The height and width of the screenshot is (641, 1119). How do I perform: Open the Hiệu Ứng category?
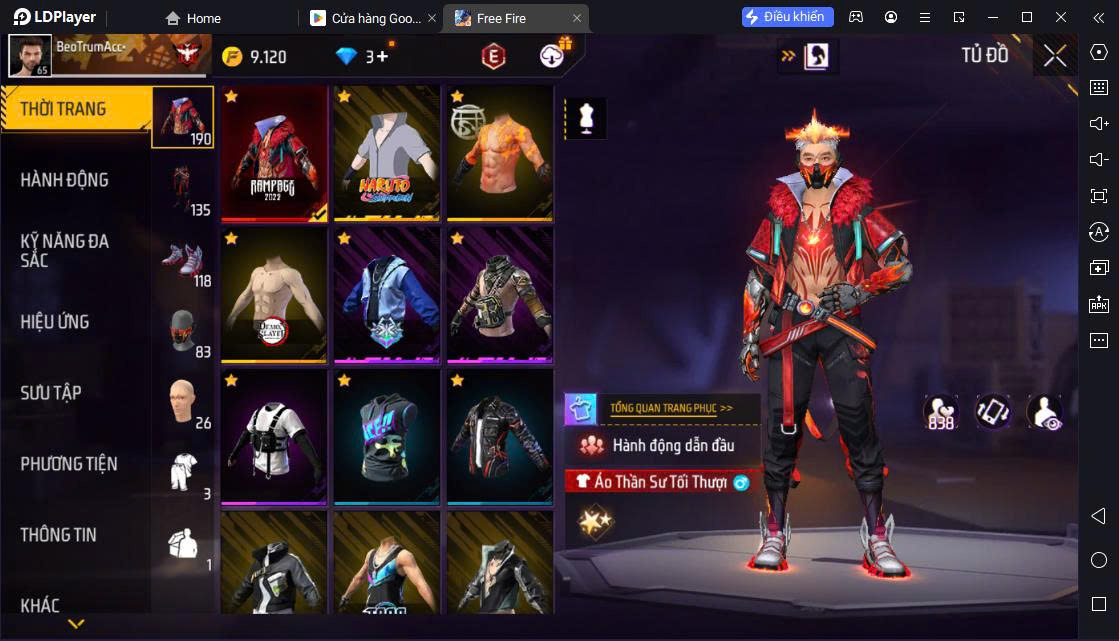(55, 322)
